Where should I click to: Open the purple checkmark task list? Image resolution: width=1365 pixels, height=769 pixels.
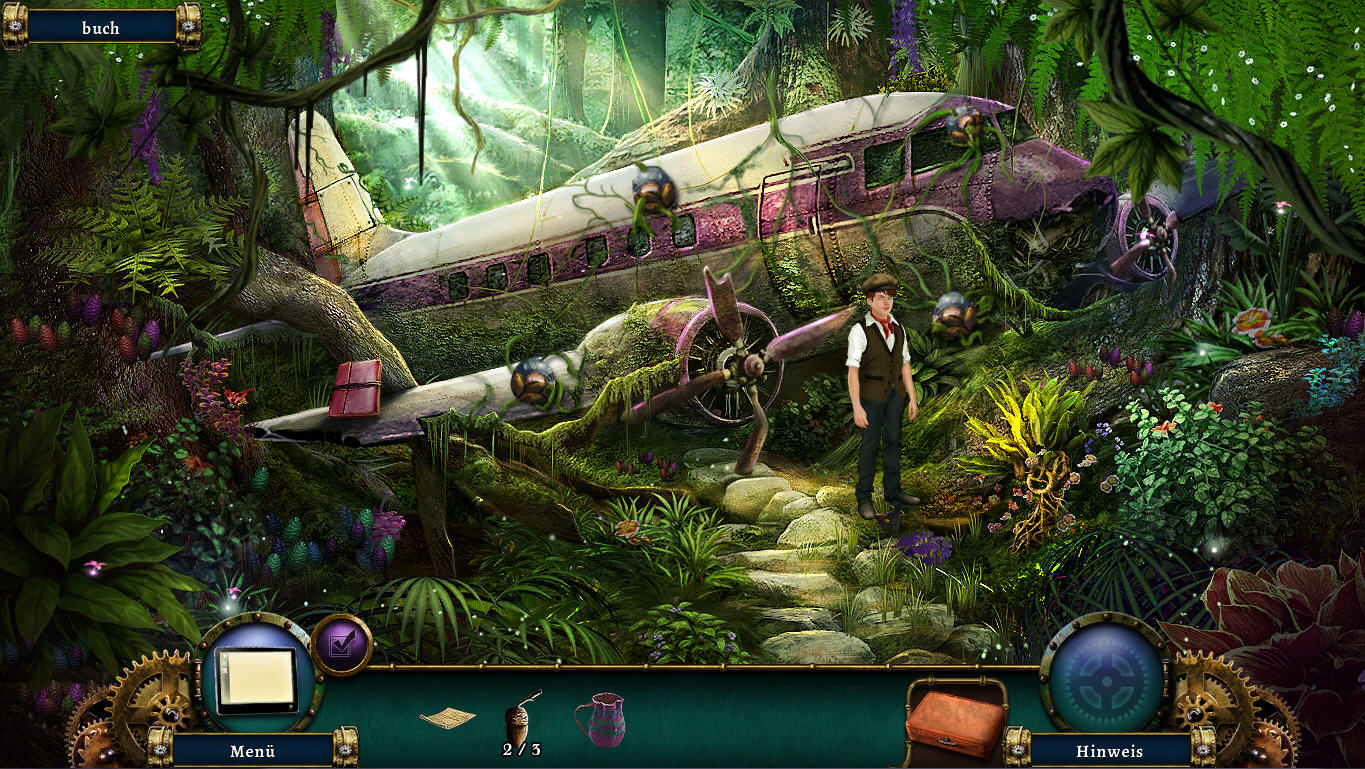[341, 645]
